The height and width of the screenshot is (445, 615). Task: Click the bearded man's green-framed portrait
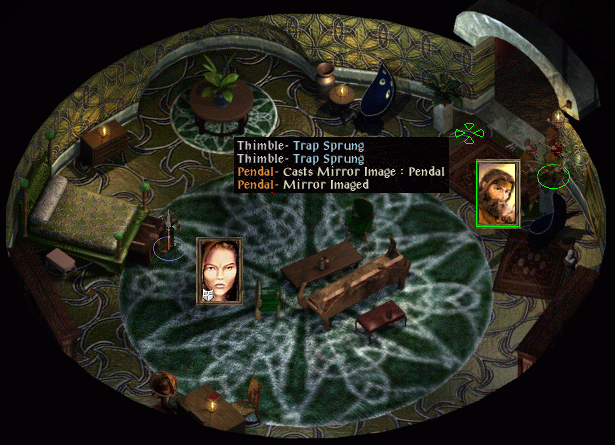497,194
